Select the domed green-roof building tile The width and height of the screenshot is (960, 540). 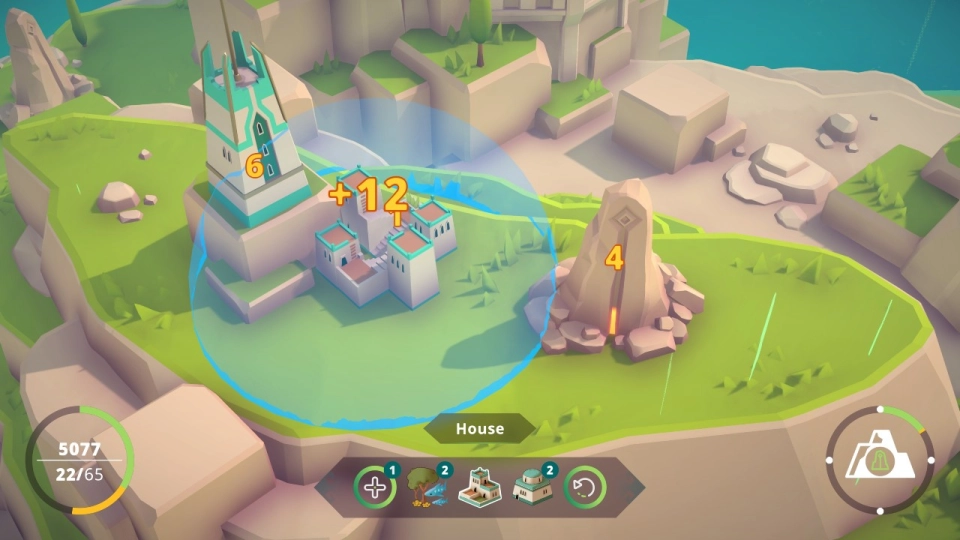532,488
